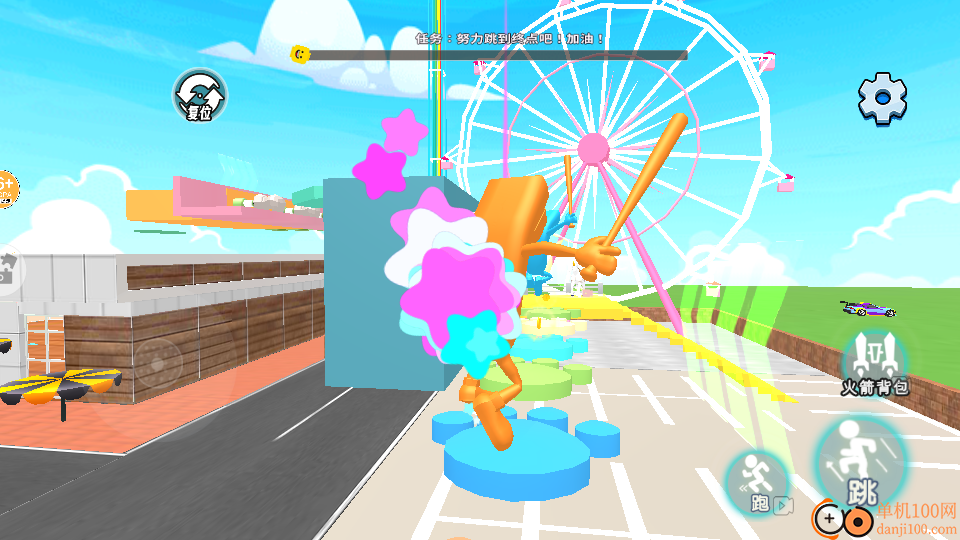Tap the 6+ age rating badge
This screenshot has width=960, height=540.
coord(6,187)
